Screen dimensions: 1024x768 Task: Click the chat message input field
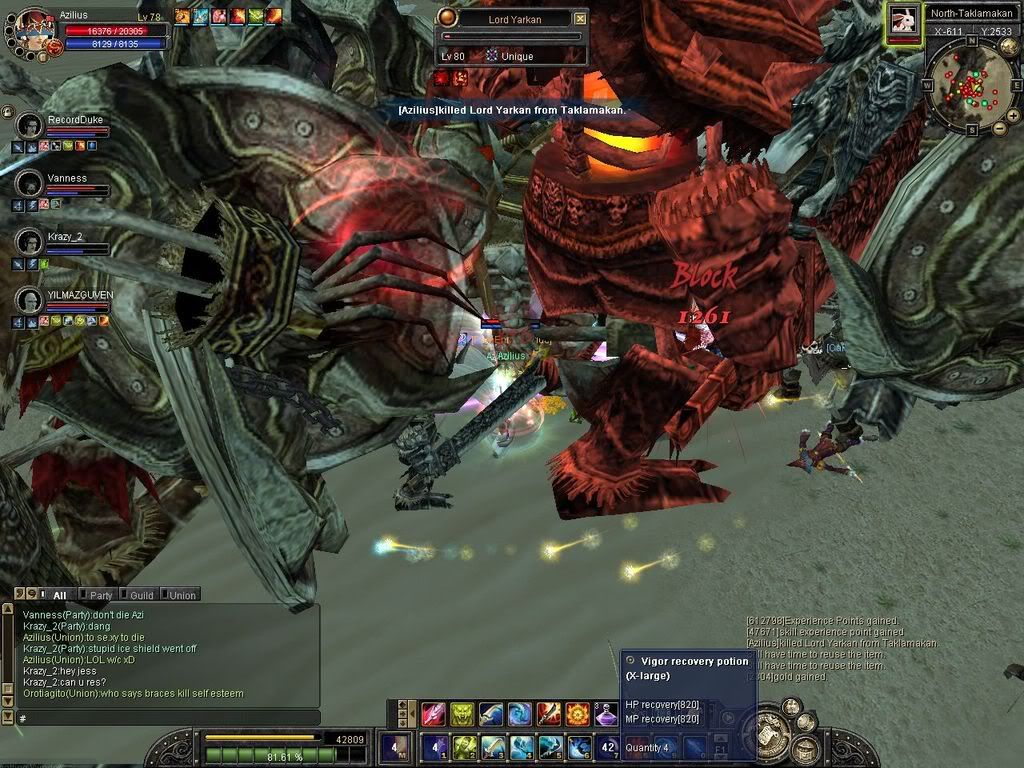pyautogui.click(x=165, y=718)
